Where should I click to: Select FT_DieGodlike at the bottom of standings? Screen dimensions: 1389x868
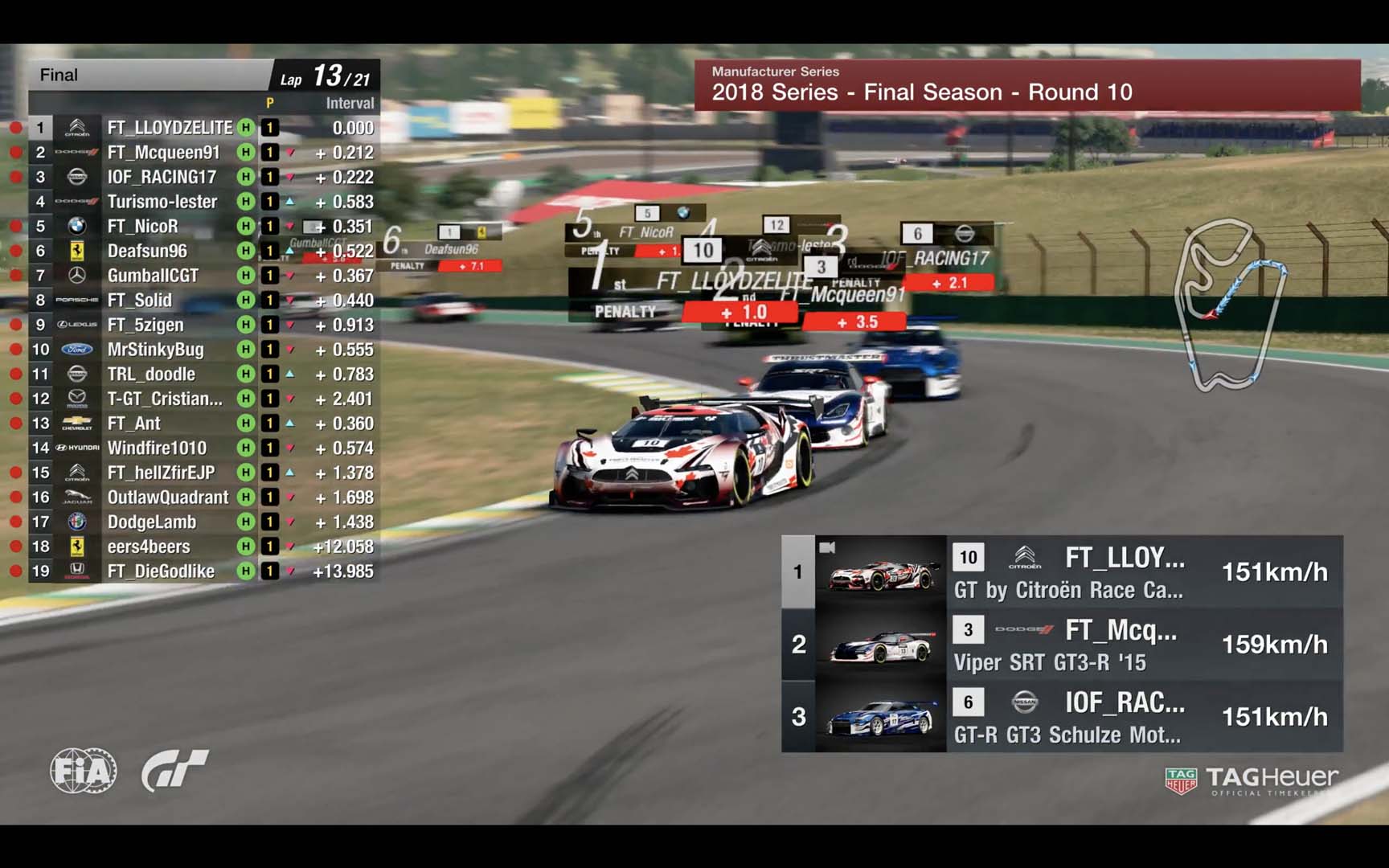(x=161, y=571)
